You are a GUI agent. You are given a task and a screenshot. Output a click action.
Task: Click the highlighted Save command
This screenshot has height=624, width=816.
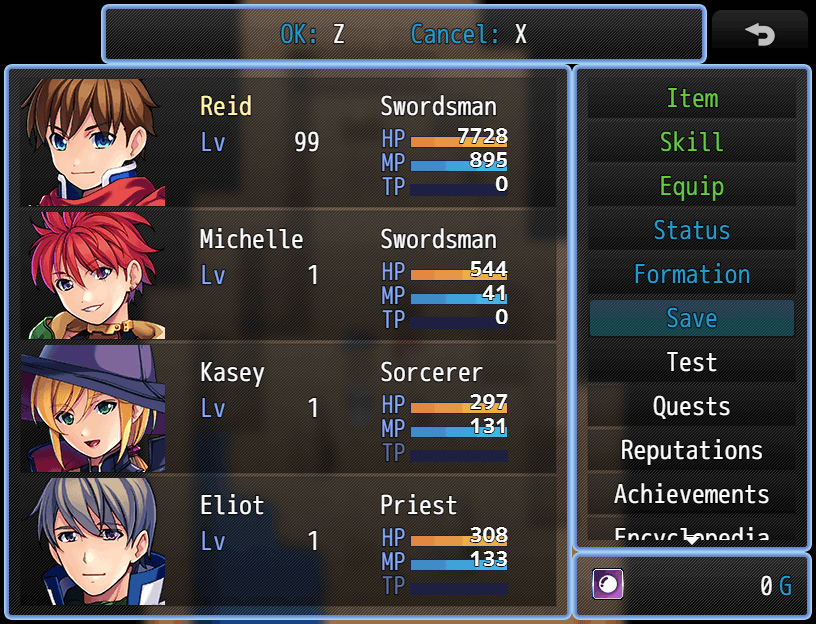coord(691,319)
